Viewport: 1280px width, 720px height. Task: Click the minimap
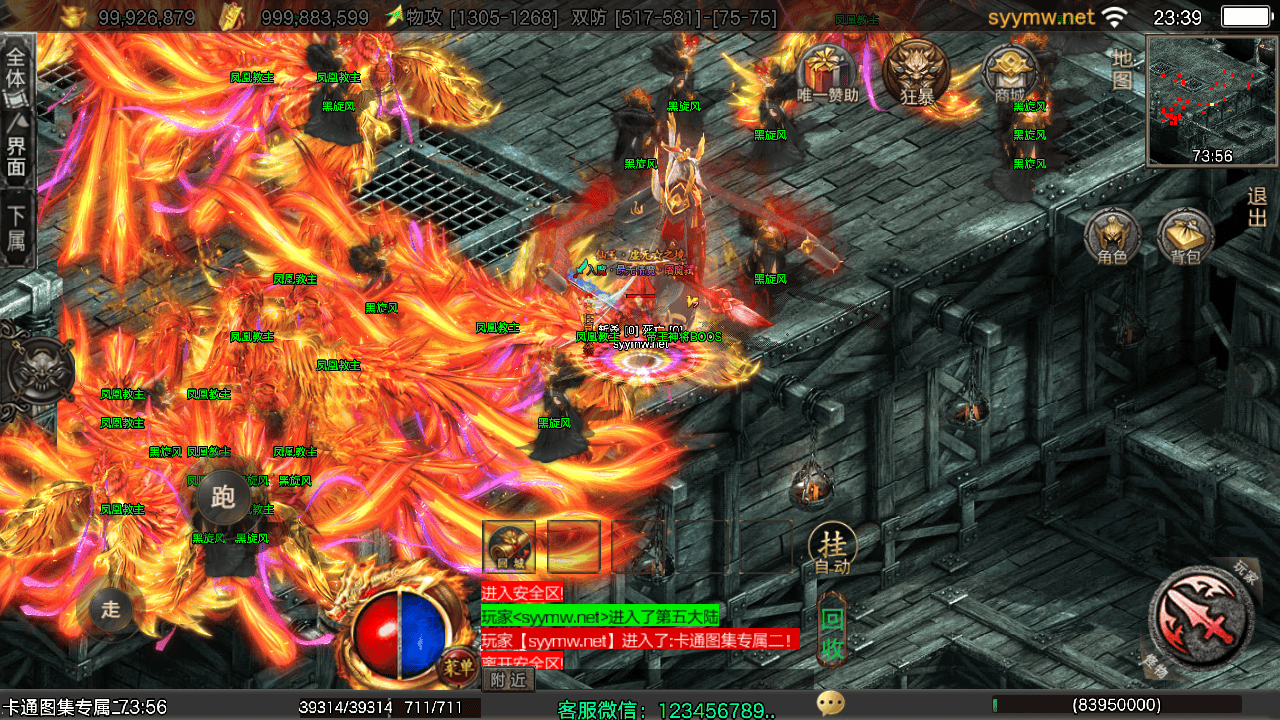tap(1212, 100)
